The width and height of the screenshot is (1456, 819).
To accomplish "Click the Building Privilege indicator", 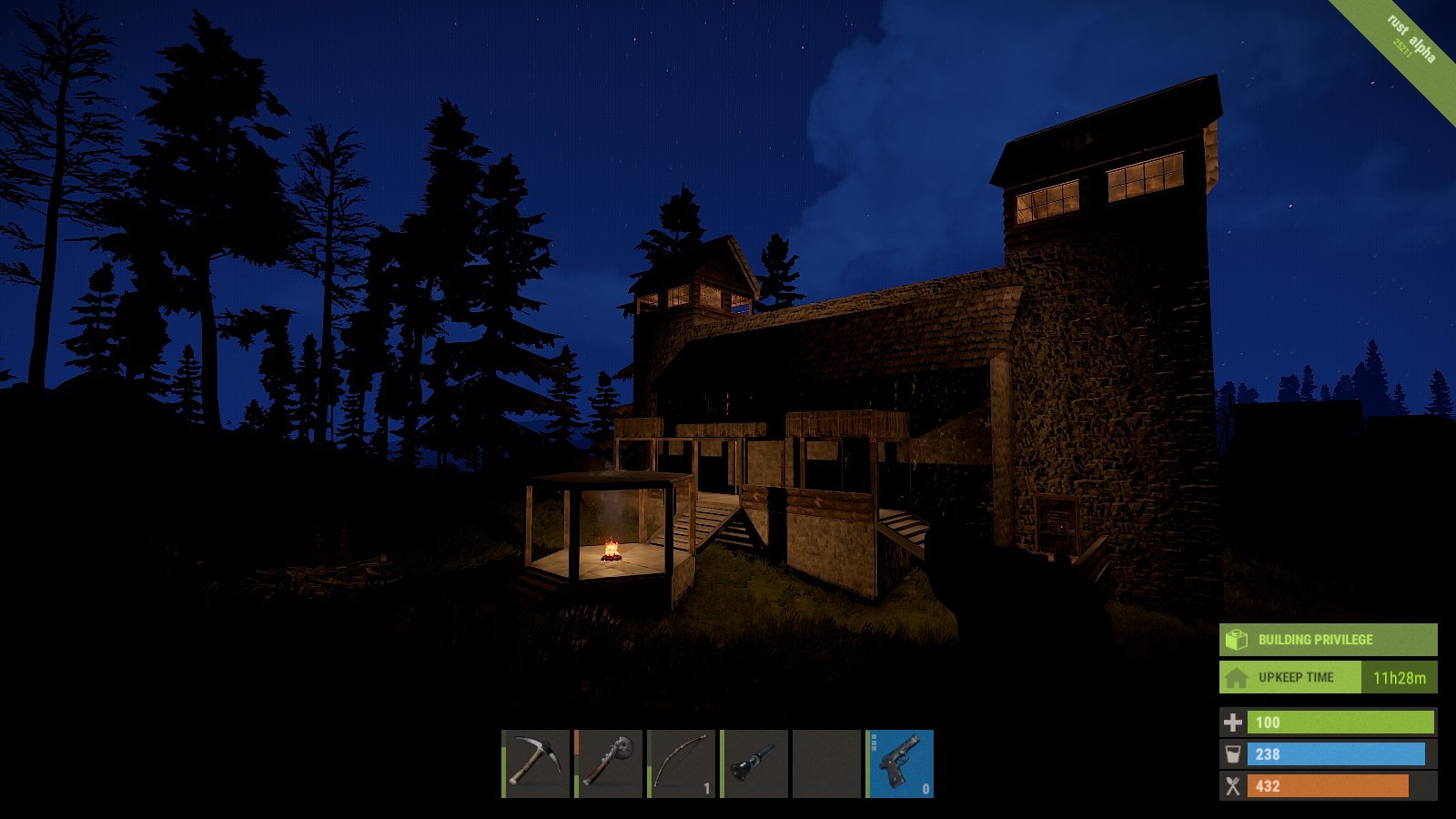I will (x=1328, y=640).
